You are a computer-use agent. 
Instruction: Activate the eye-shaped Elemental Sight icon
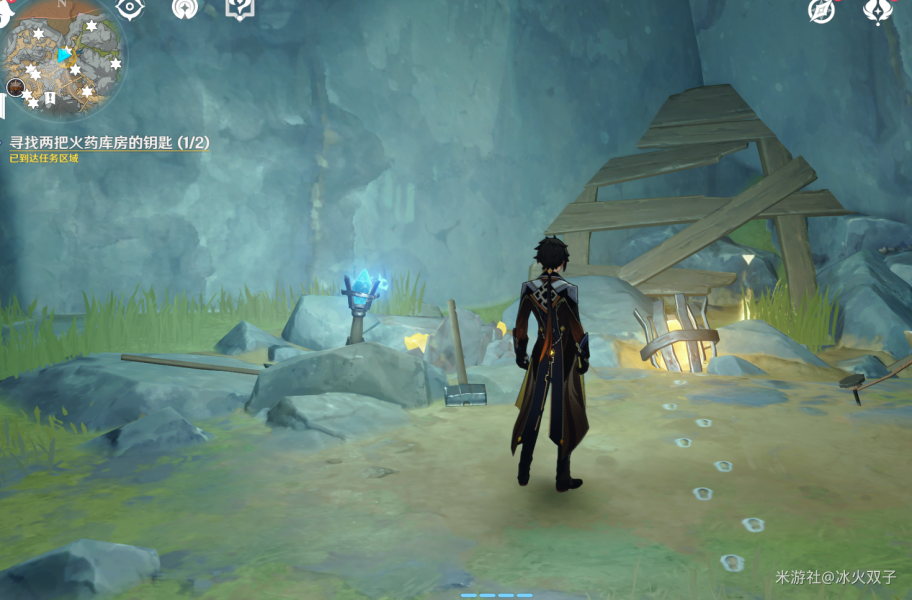(130, 8)
